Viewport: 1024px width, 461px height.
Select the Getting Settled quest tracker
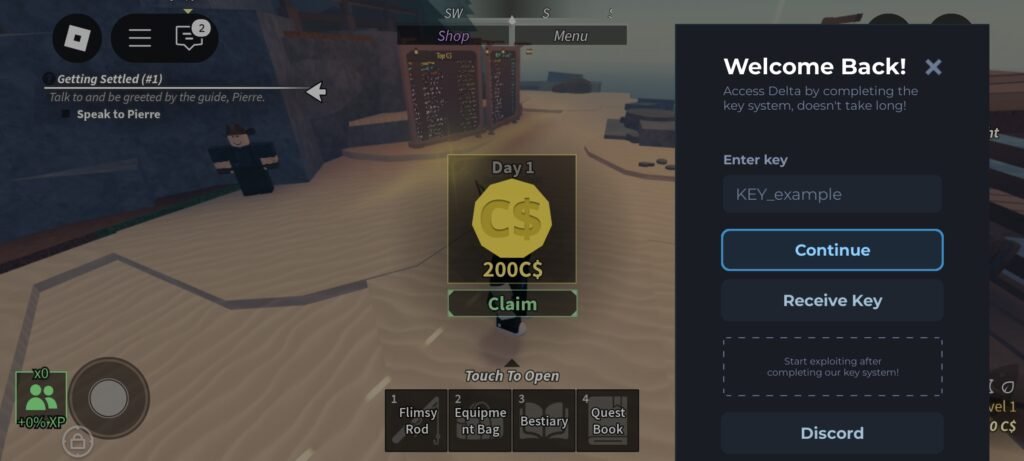point(110,79)
